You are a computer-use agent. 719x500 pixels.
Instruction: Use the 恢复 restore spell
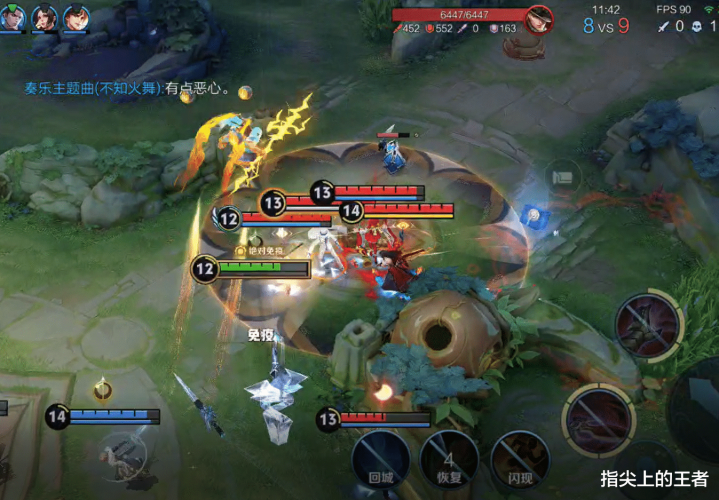coord(449,458)
